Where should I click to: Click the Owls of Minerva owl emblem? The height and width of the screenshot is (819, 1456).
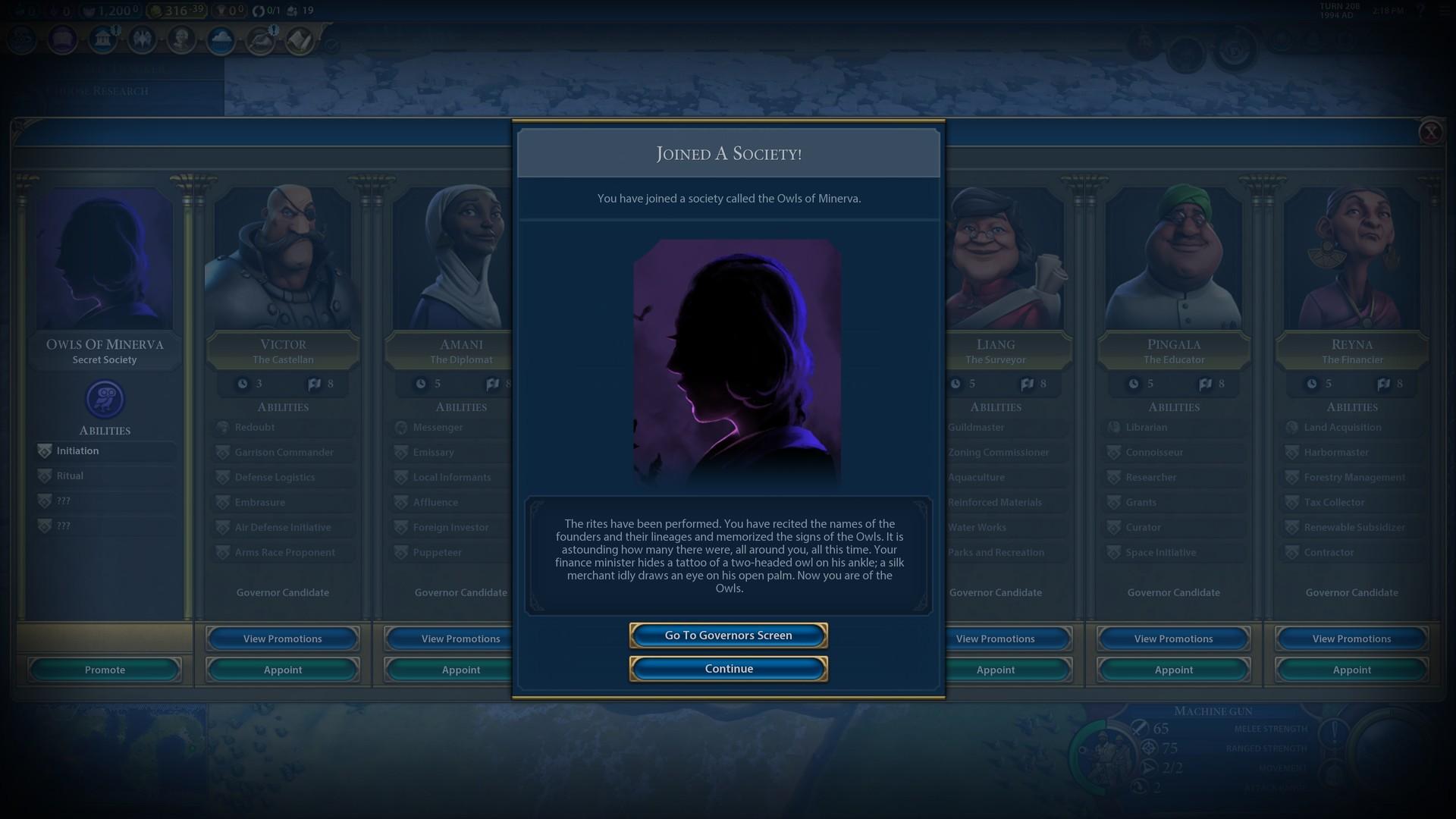click(105, 398)
